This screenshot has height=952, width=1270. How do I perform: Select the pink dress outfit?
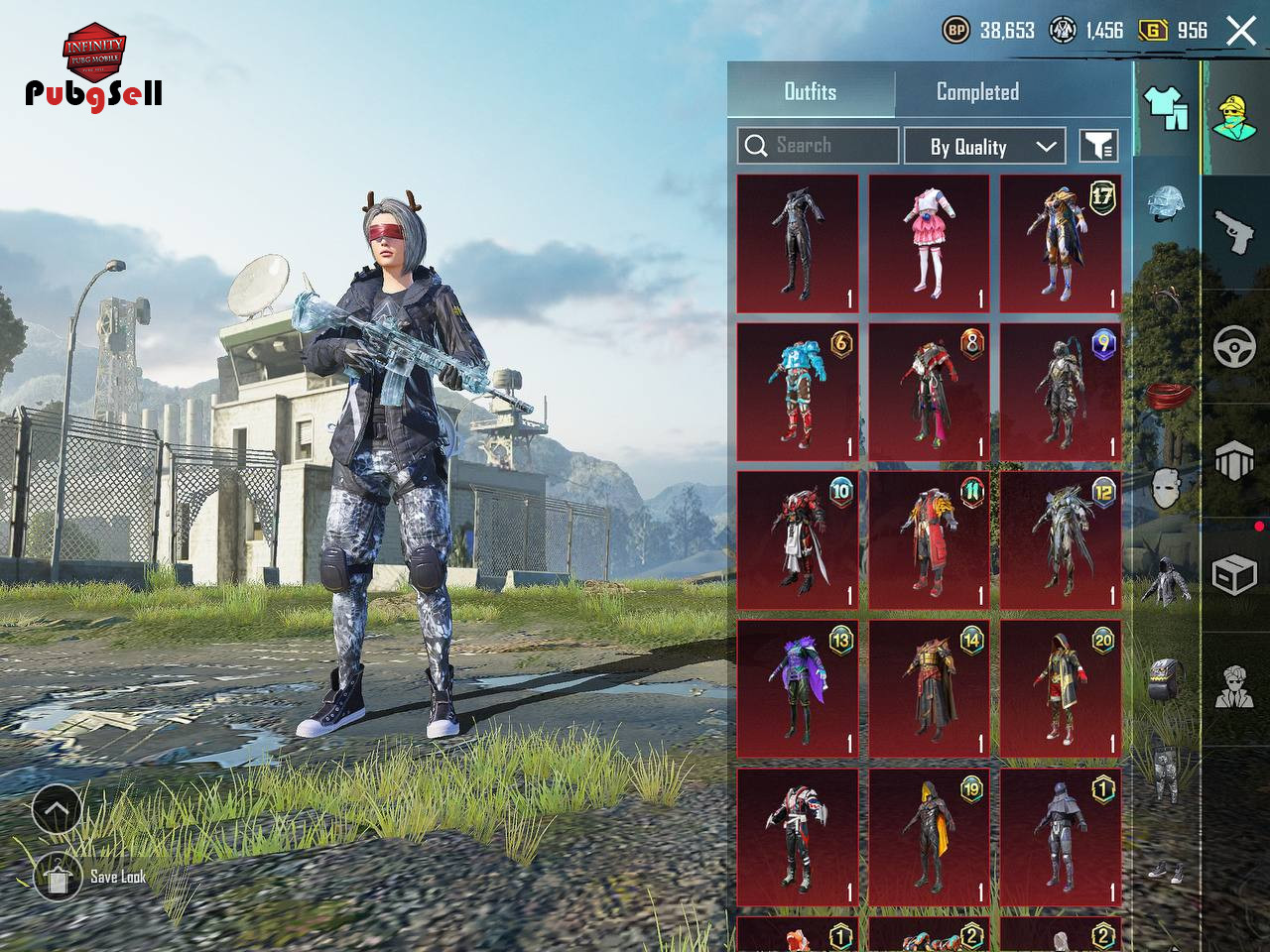[x=929, y=244]
